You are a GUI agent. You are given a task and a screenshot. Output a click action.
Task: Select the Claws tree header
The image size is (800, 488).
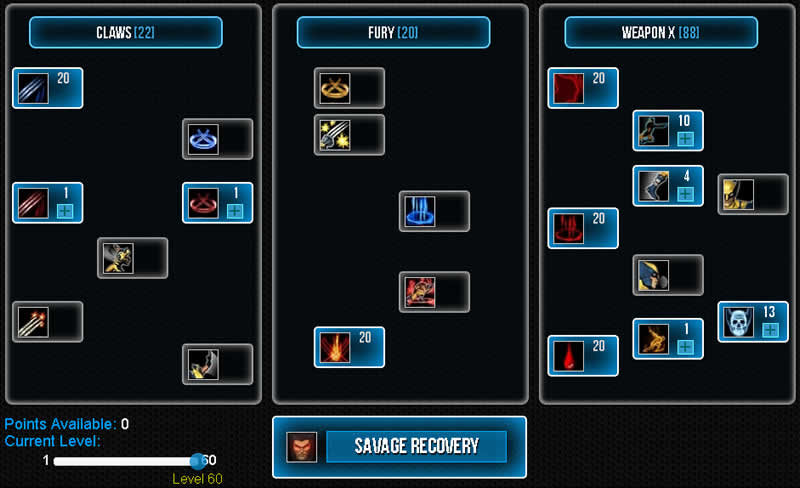point(125,32)
